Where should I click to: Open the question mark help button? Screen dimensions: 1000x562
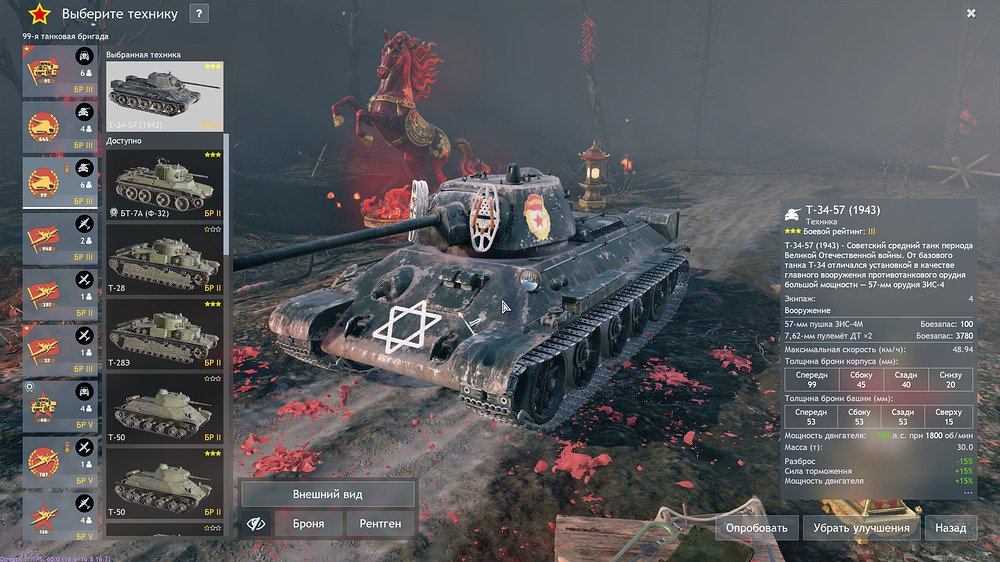tap(199, 14)
